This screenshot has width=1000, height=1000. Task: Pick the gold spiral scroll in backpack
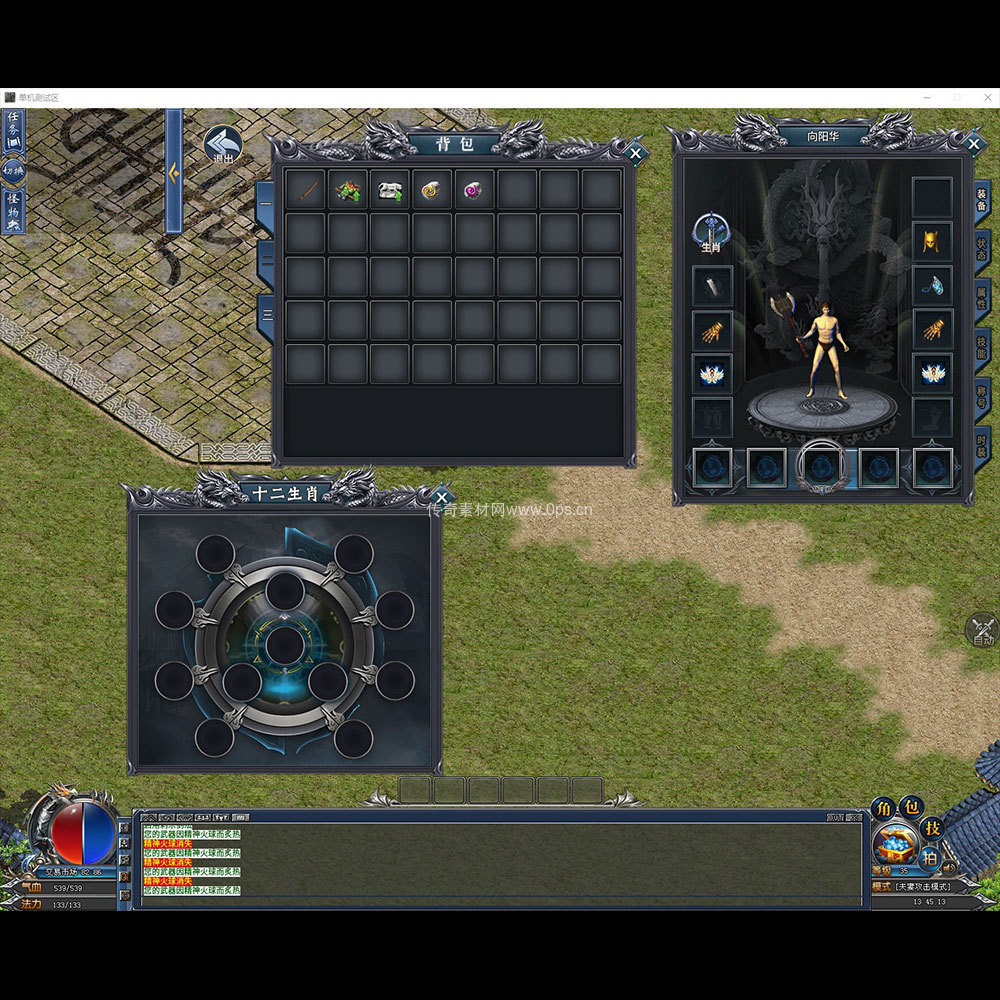[431, 190]
